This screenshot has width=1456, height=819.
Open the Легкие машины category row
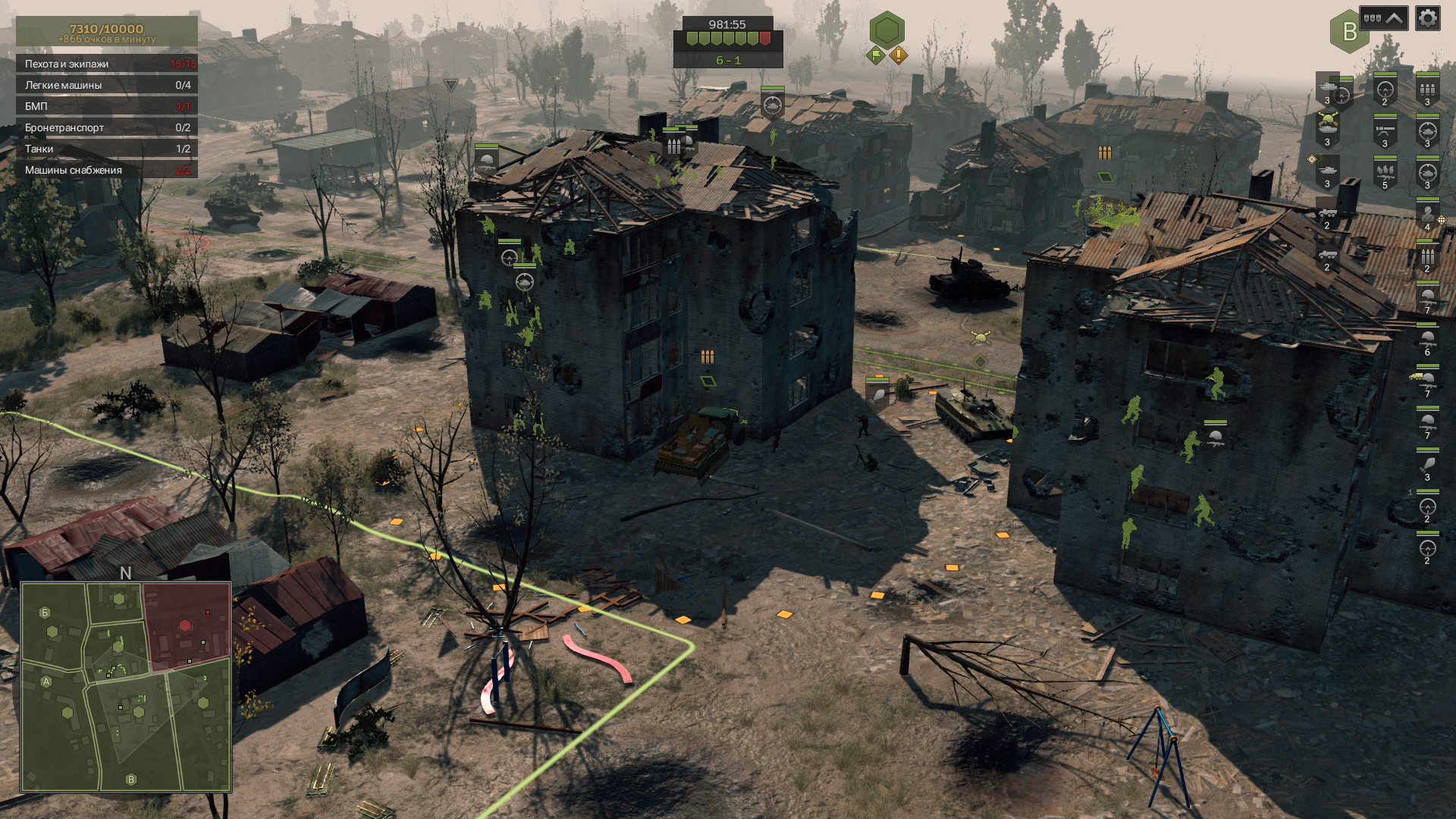(x=107, y=85)
